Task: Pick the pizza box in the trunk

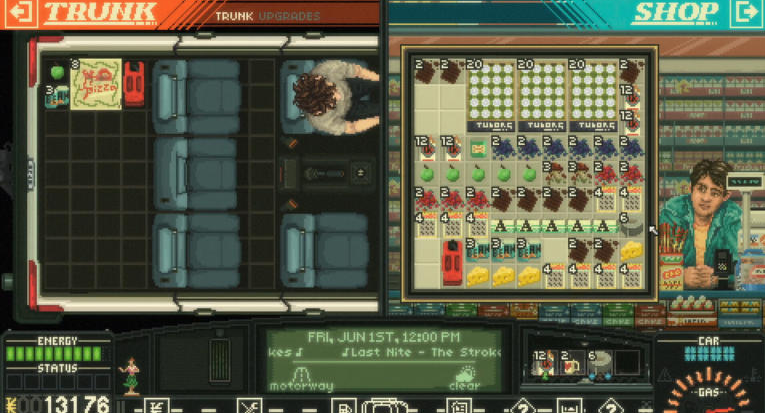Action: point(95,84)
